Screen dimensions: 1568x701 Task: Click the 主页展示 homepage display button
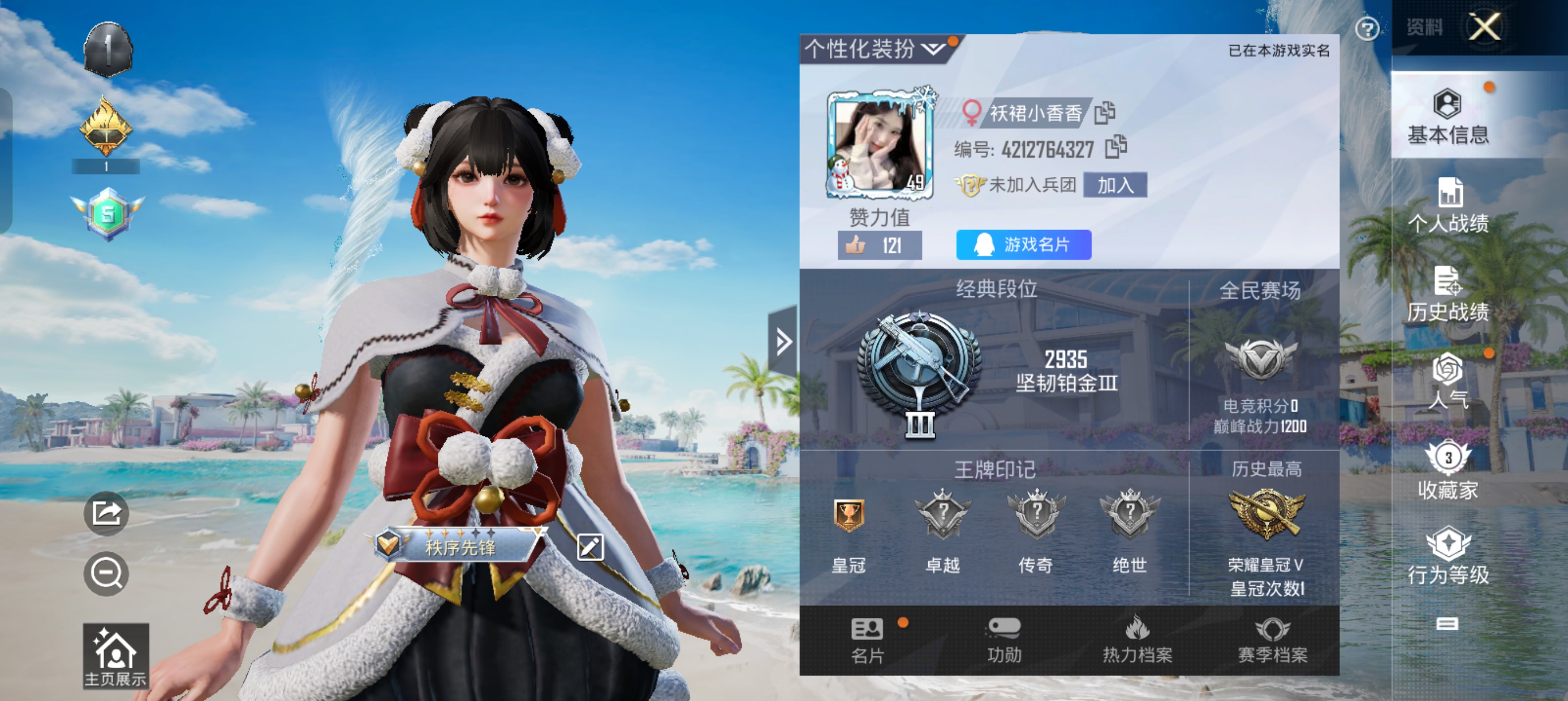coord(115,656)
